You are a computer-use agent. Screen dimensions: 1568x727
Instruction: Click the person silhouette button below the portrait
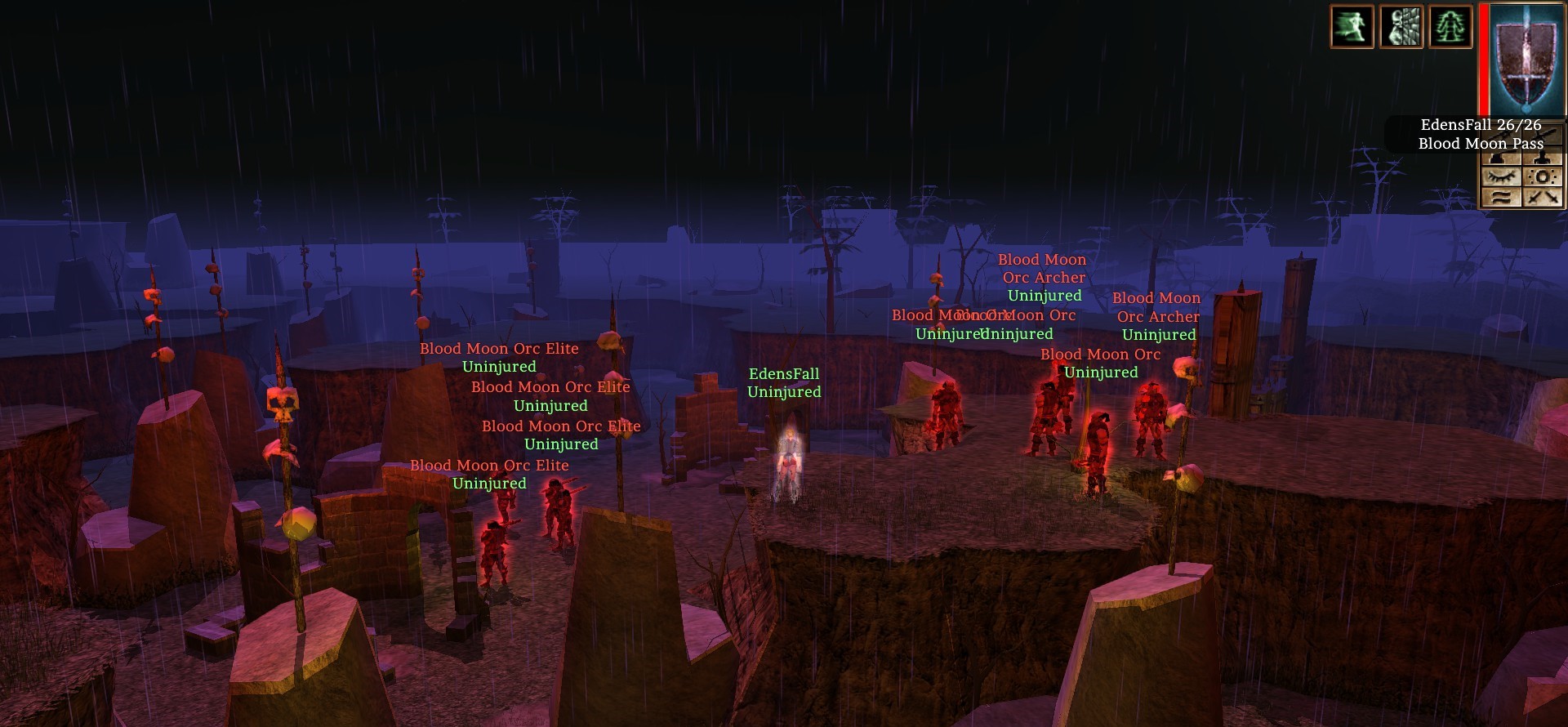coord(1543,158)
